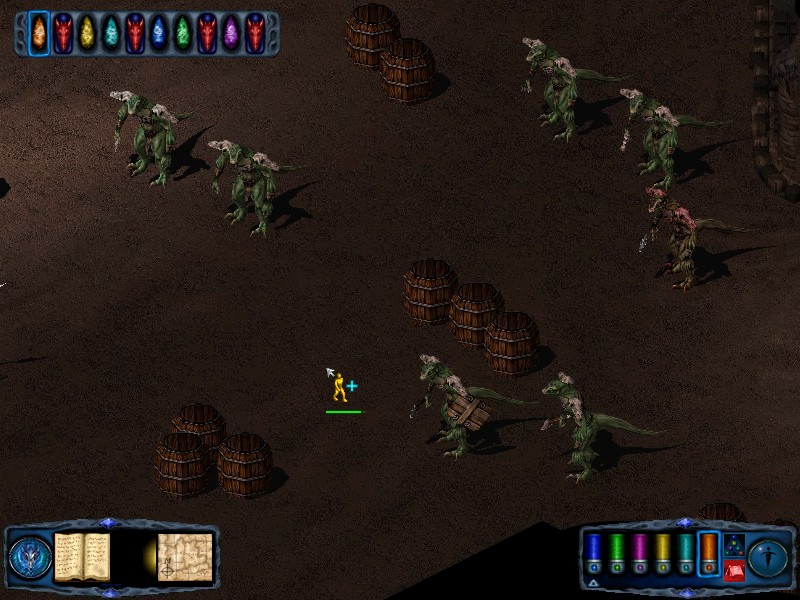Select the purple flame rune slot
The width and height of the screenshot is (800, 600).
click(x=231, y=33)
